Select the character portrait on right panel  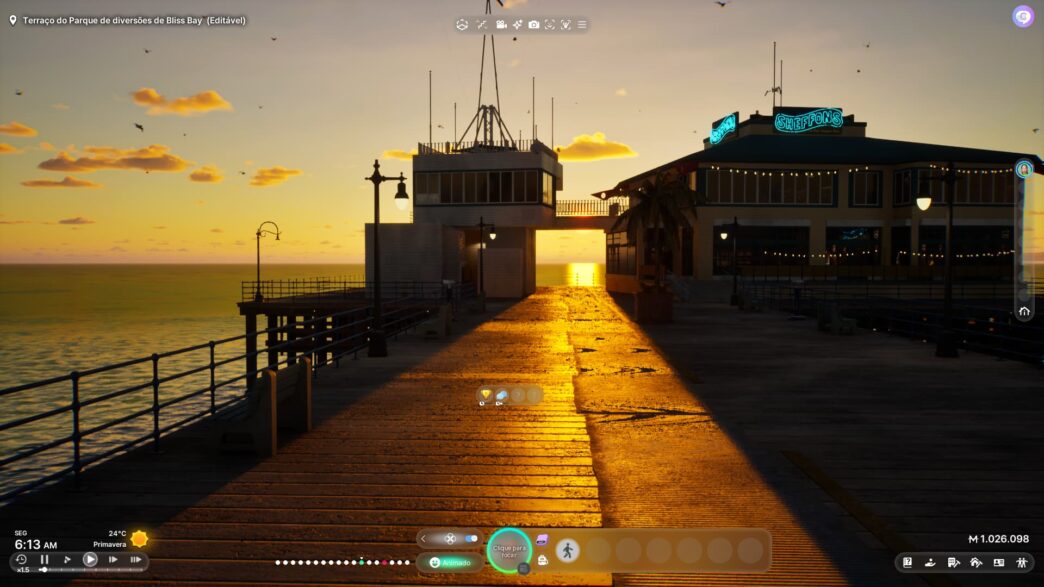coord(1024,169)
